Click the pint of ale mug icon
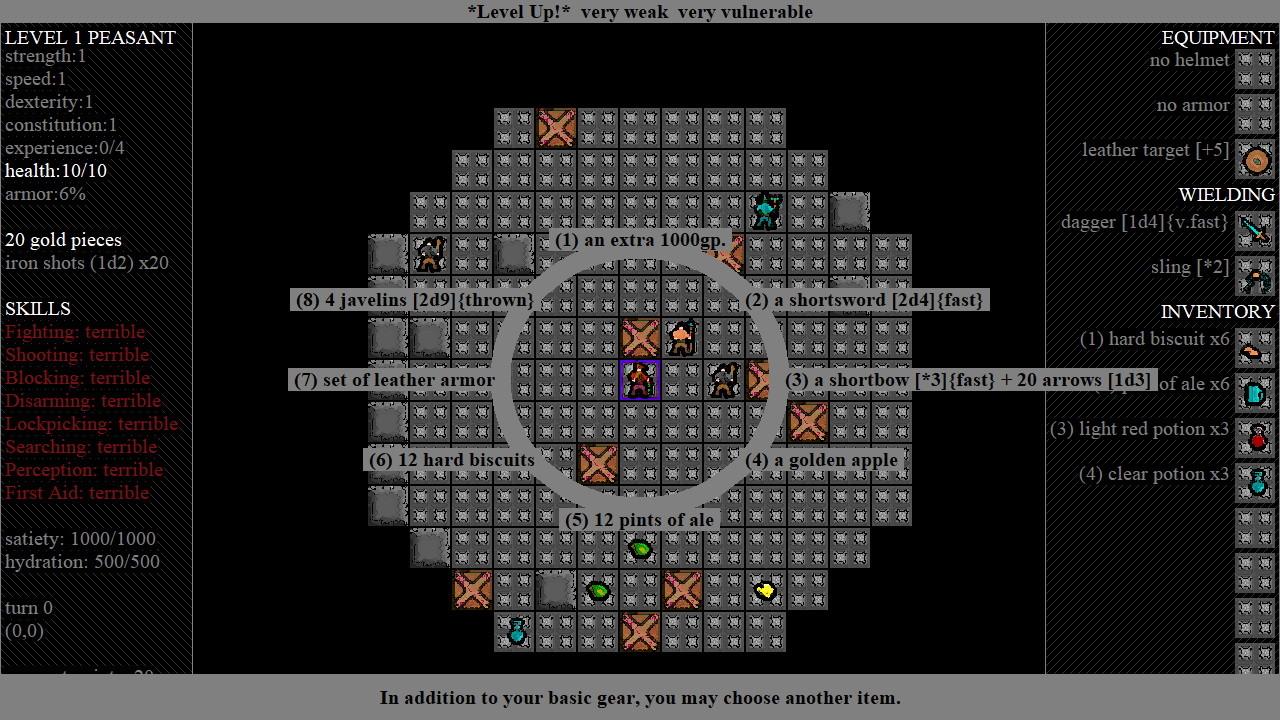Image resolution: width=1280 pixels, height=720 pixels. 1255,392
